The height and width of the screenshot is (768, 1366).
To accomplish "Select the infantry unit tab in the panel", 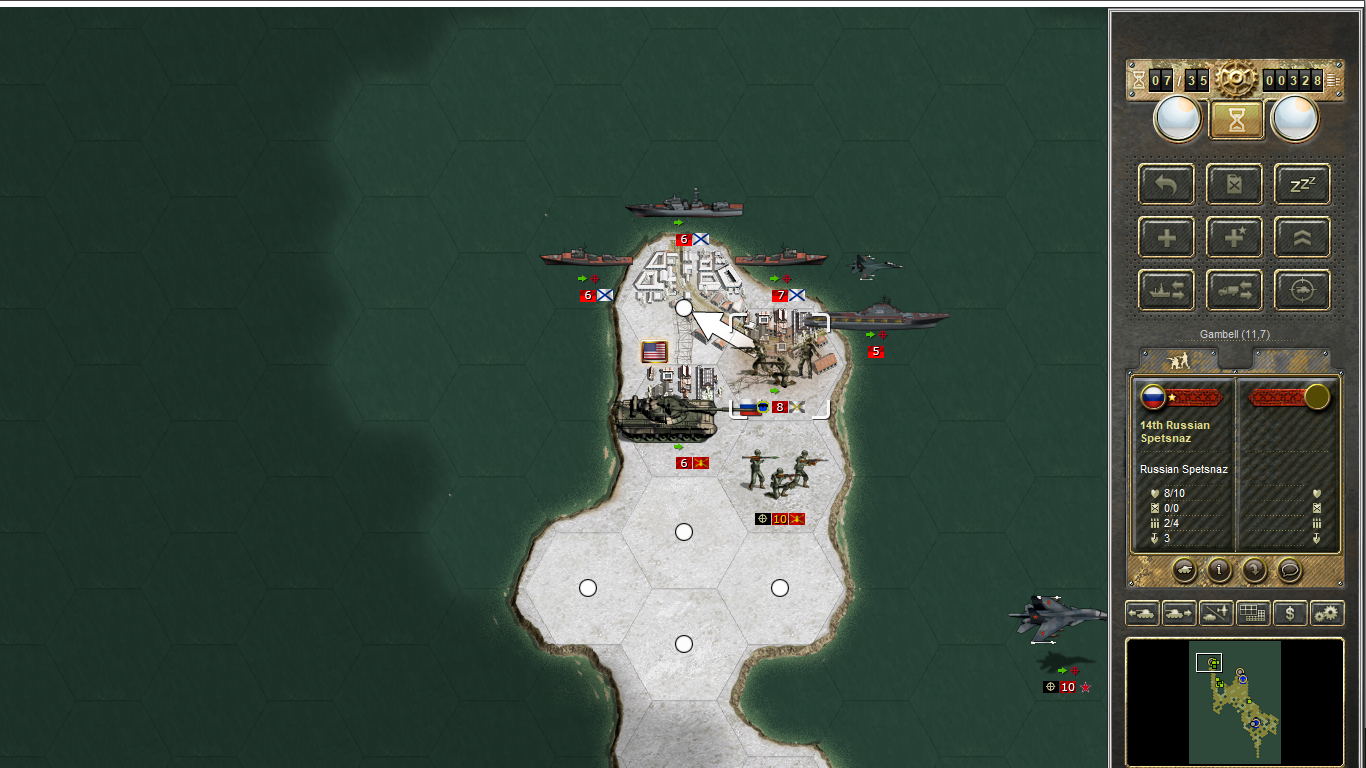I will pyautogui.click(x=1179, y=359).
